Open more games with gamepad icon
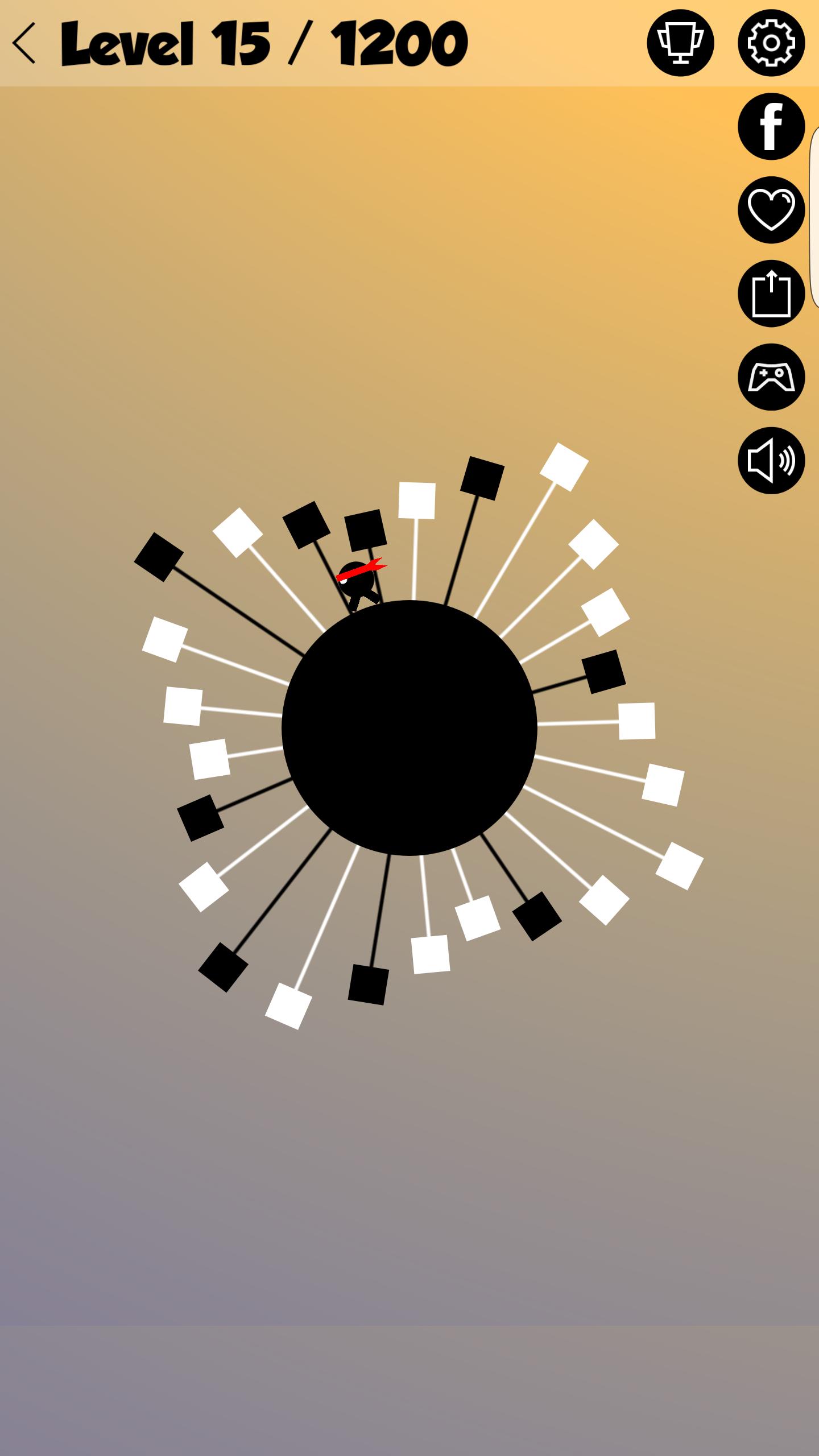The image size is (819, 1456). tap(771, 377)
